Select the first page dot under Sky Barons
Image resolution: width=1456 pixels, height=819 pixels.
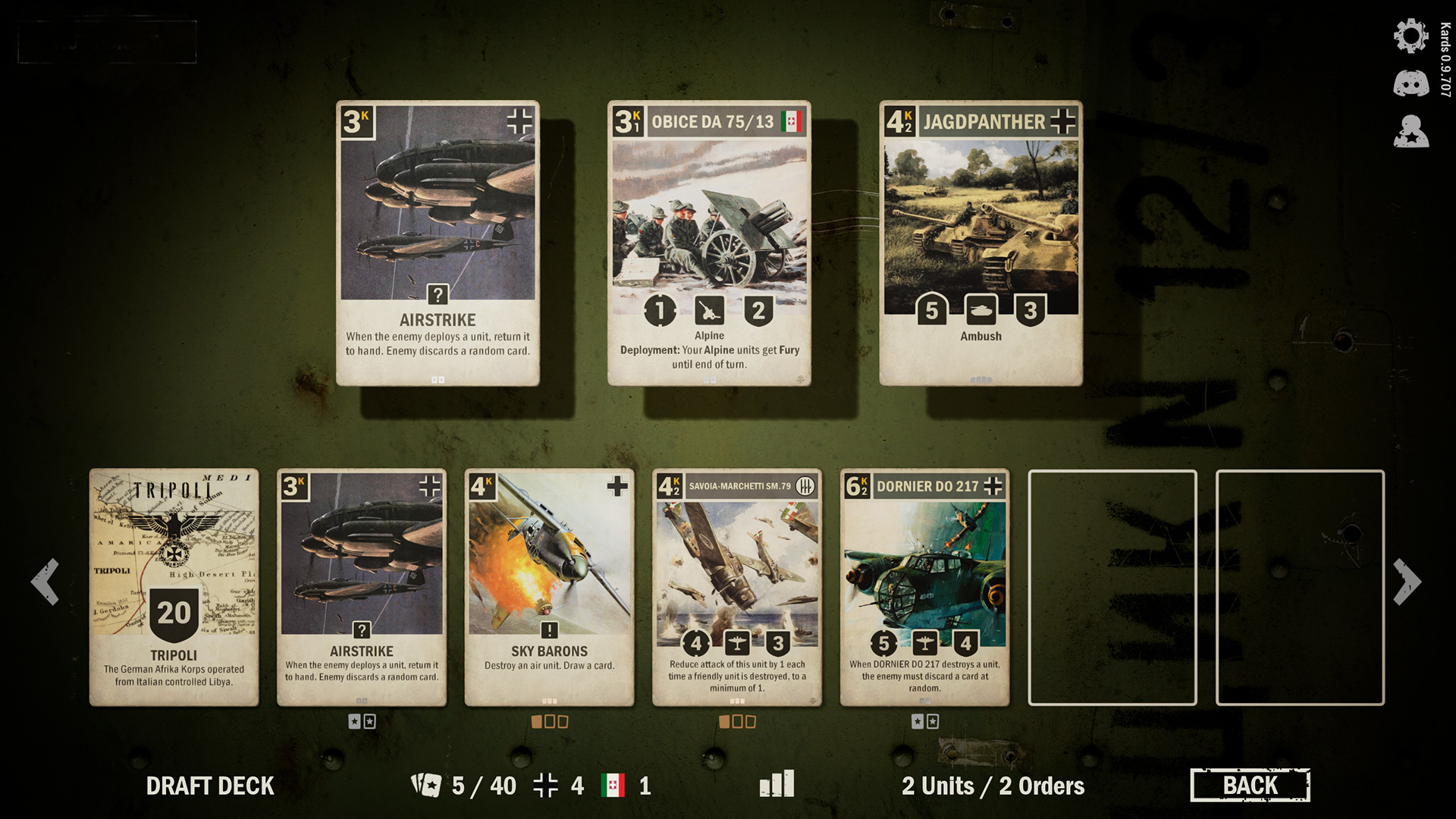[x=536, y=721]
